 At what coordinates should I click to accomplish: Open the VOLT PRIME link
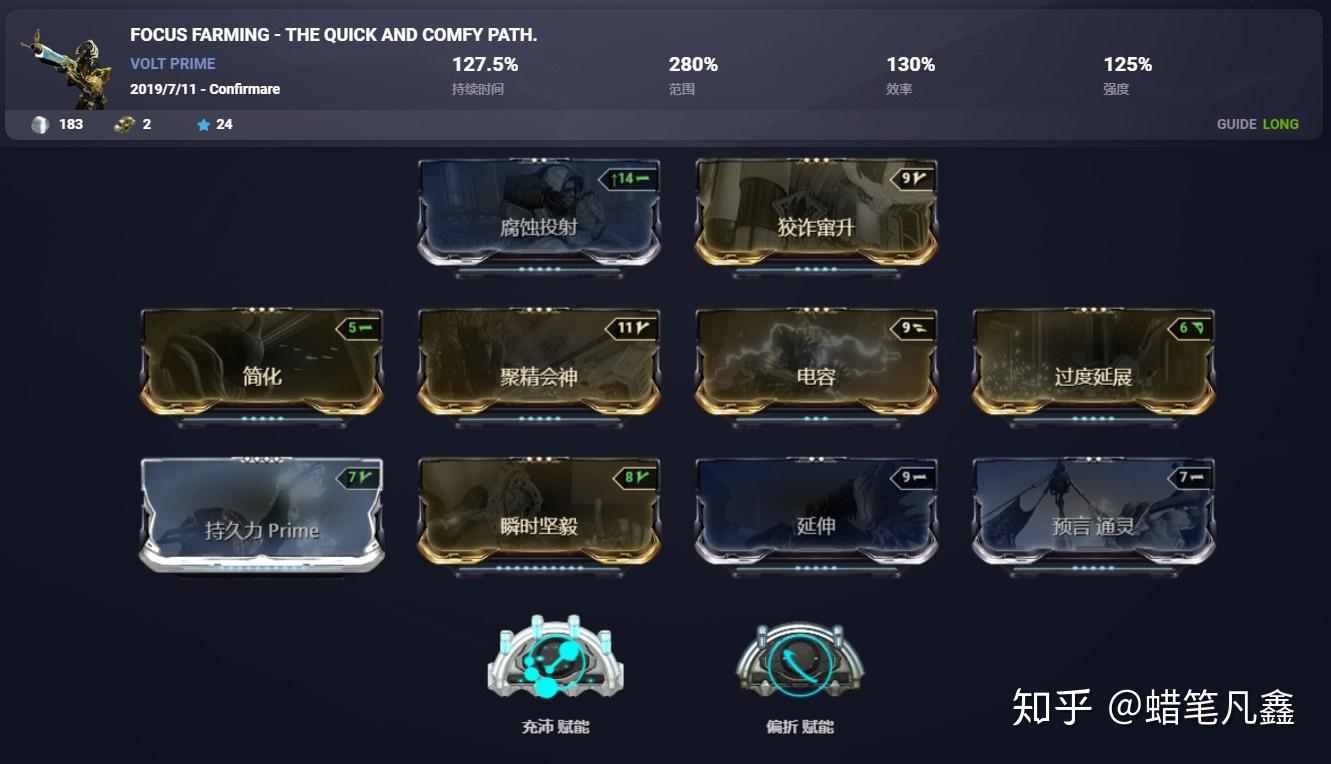[x=172, y=63]
